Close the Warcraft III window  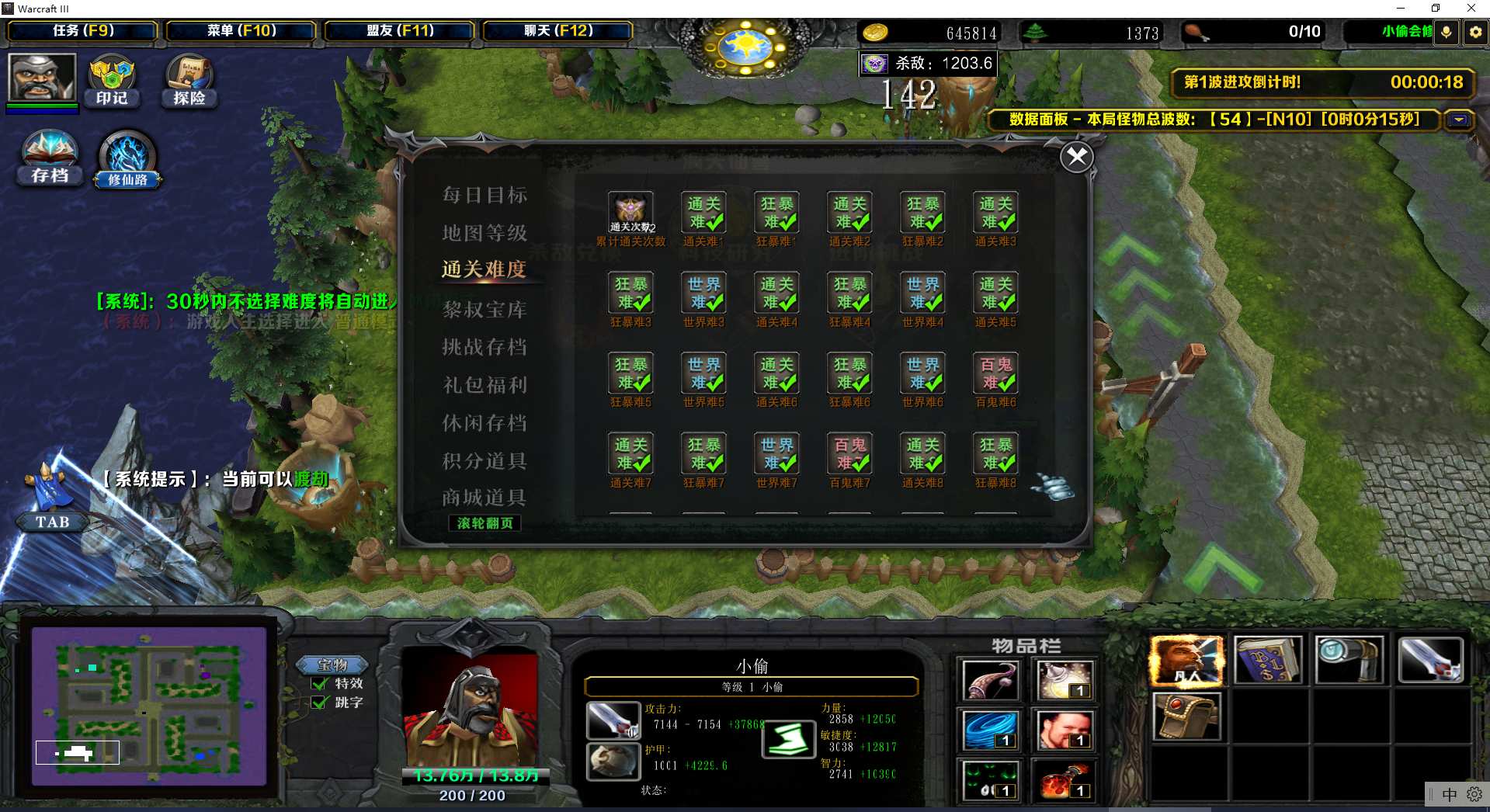pos(1471,9)
